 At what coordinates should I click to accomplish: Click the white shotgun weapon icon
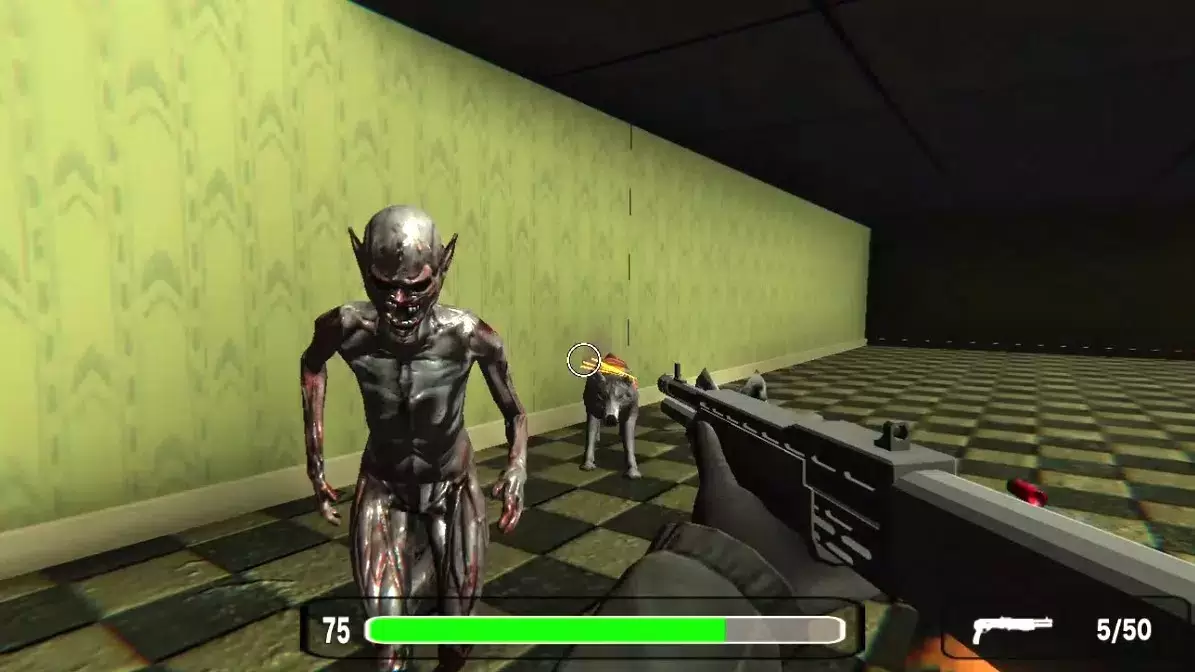tap(1011, 628)
